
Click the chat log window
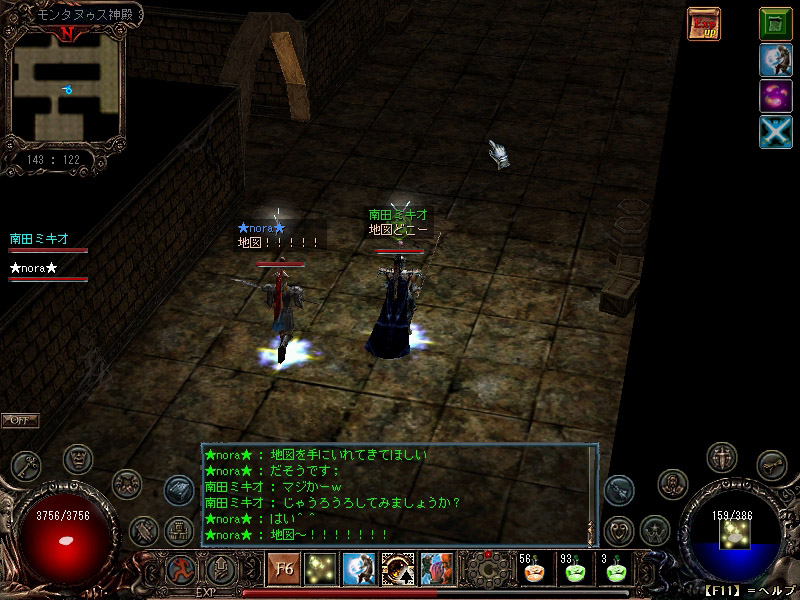[398, 494]
